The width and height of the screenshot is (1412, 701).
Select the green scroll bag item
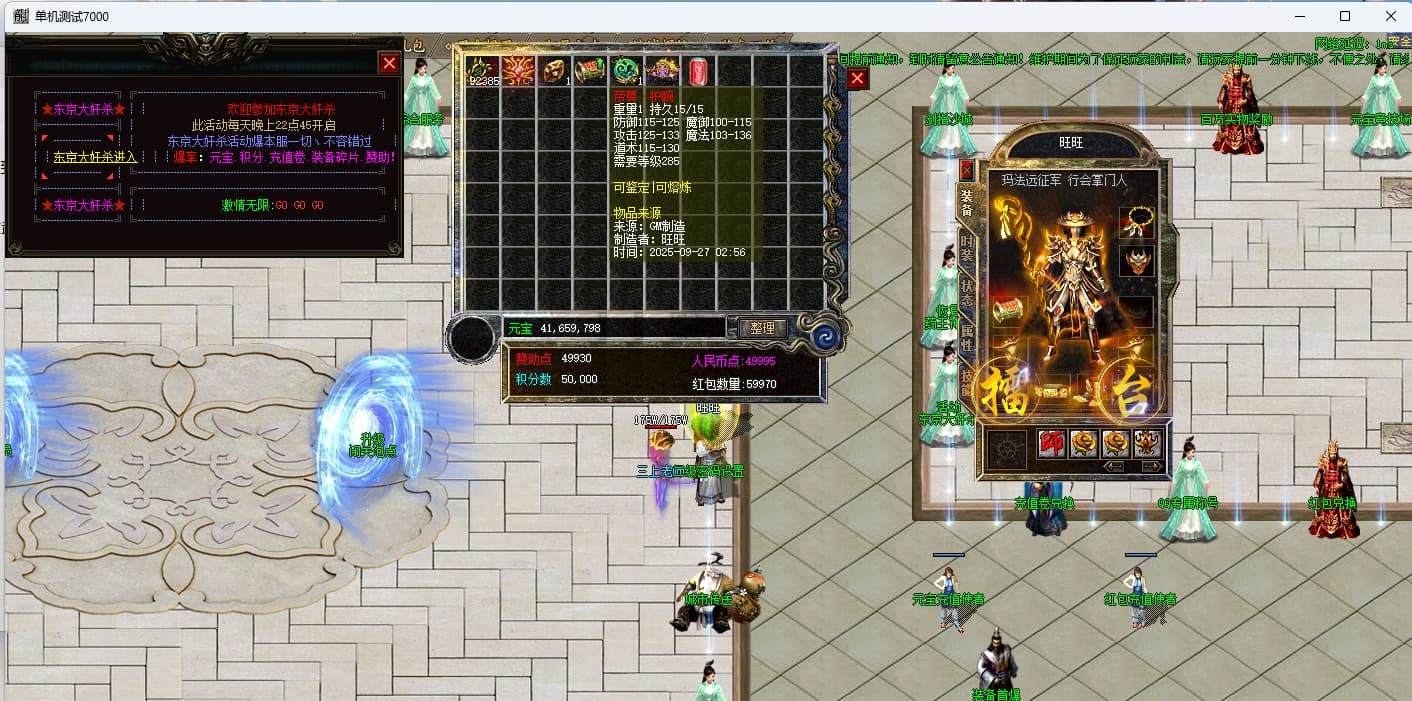click(x=590, y=71)
